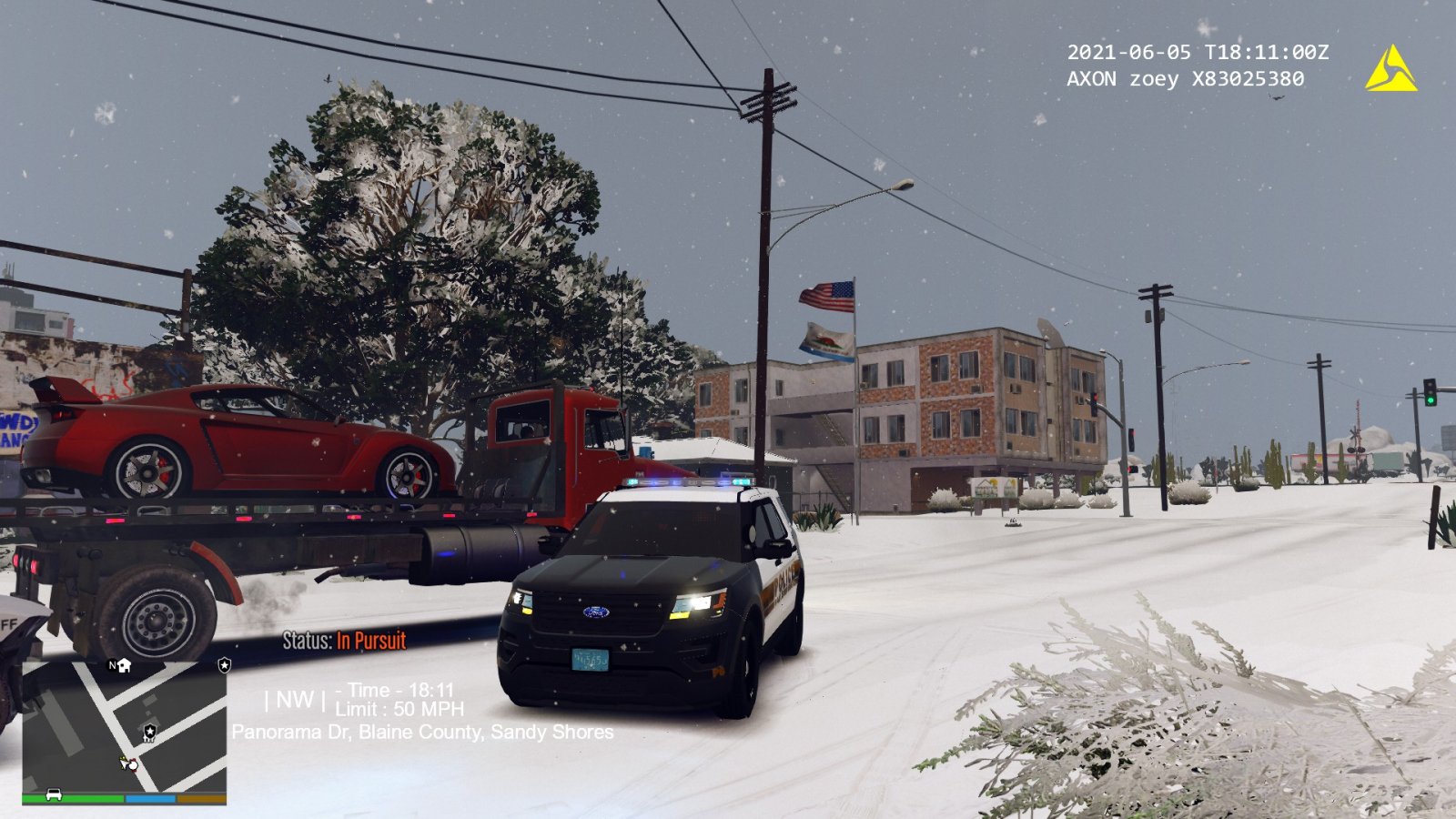Click the minimap in the corner

(124, 726)
